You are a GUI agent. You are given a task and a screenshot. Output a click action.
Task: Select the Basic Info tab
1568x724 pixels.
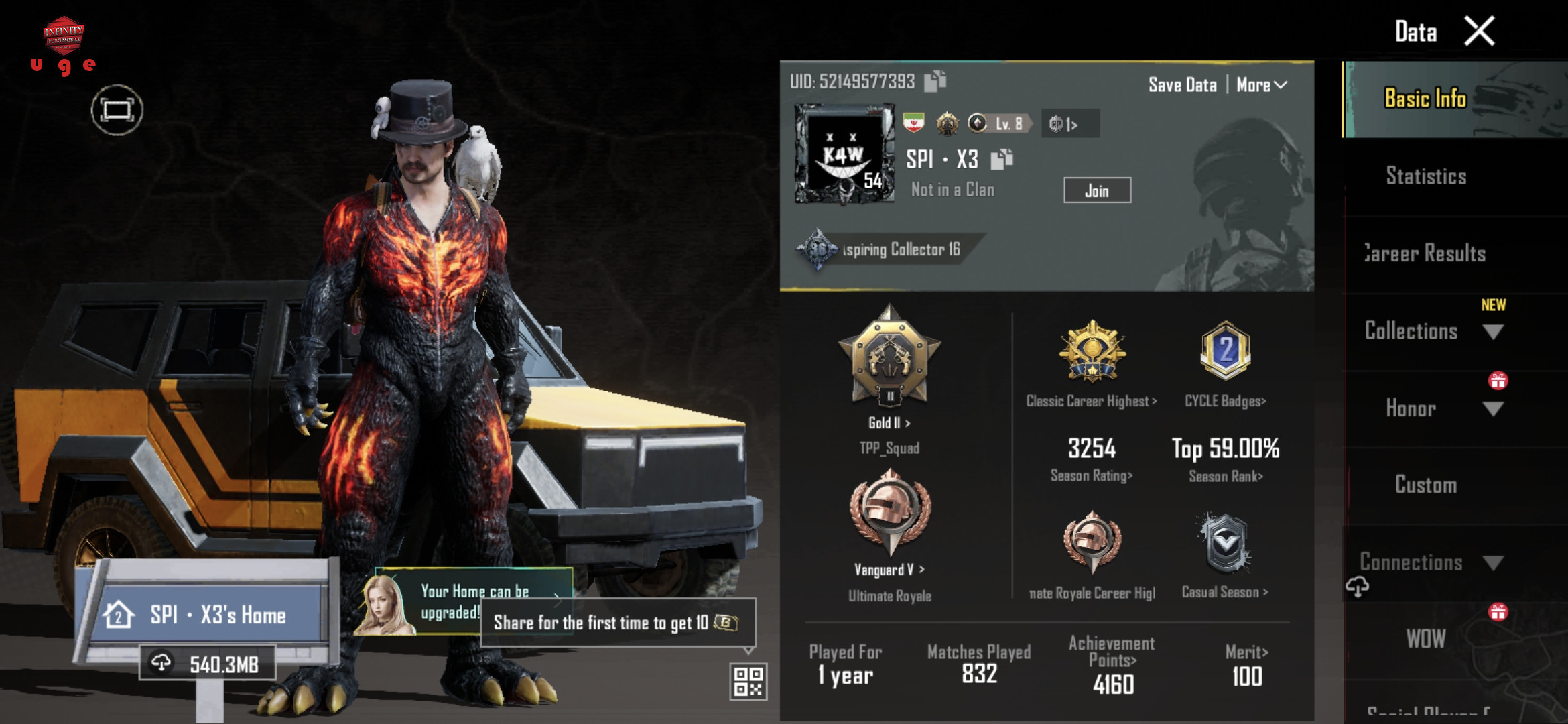(1426, 99)
